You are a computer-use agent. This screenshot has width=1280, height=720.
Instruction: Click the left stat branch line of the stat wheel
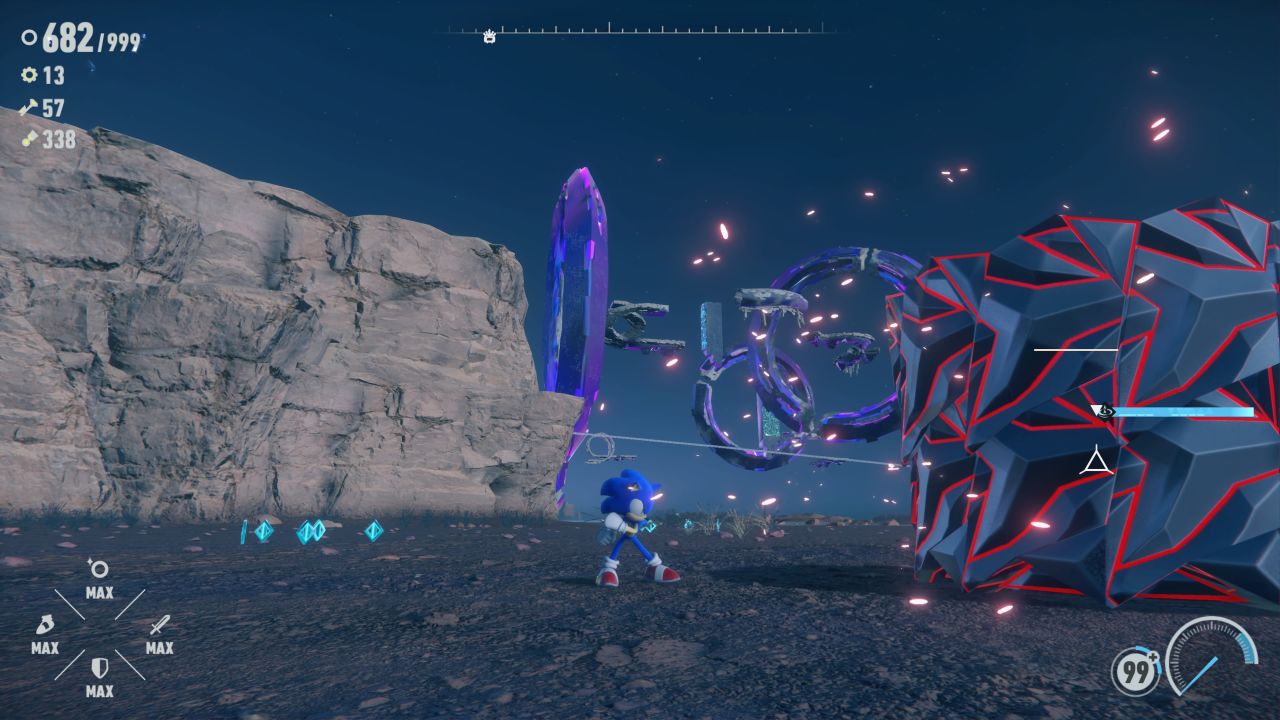pyautogui.click(x=70, y=602)
